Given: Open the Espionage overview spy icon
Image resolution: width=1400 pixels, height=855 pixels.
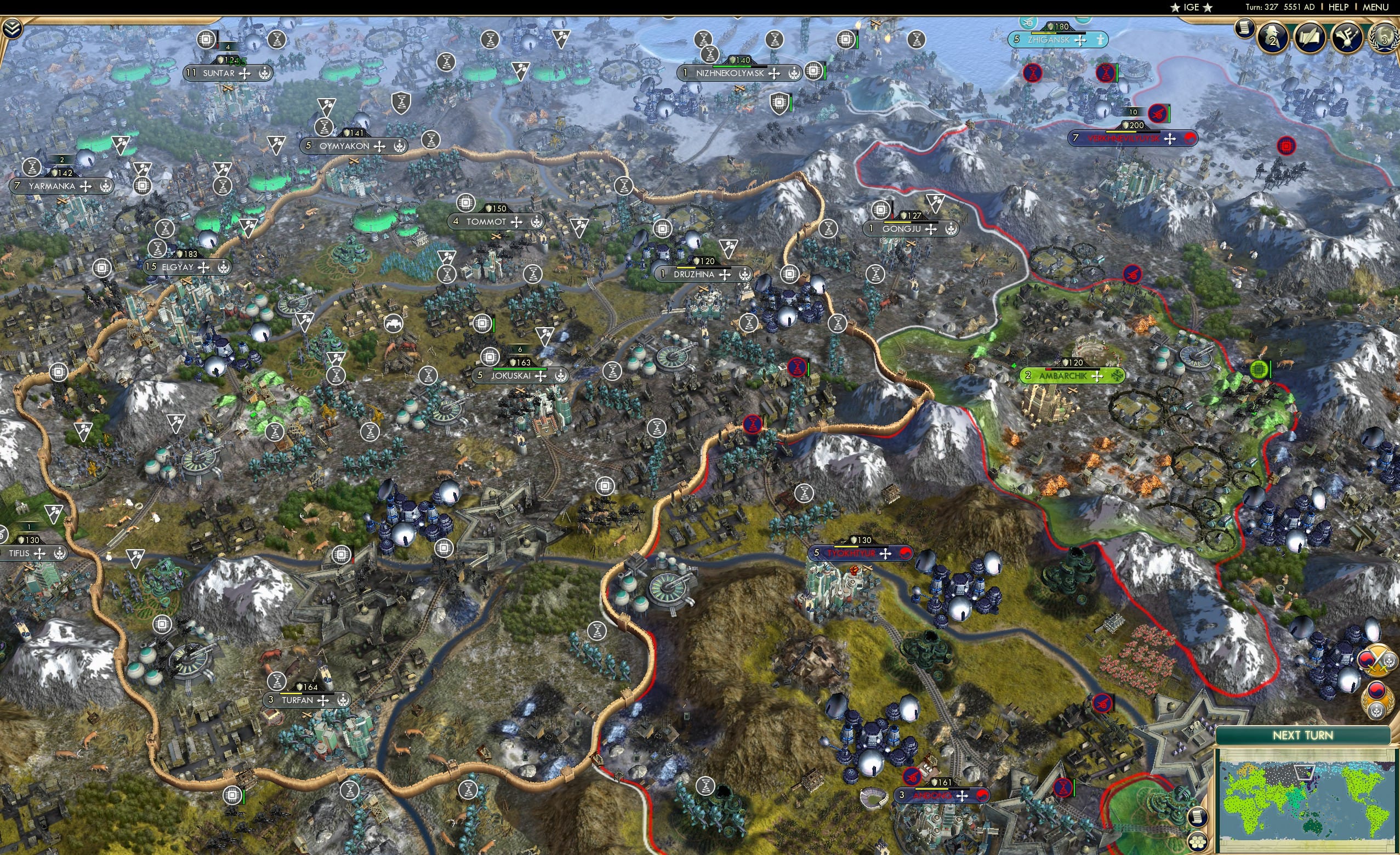Looking at the screenshot, I should click(1272, 37).
